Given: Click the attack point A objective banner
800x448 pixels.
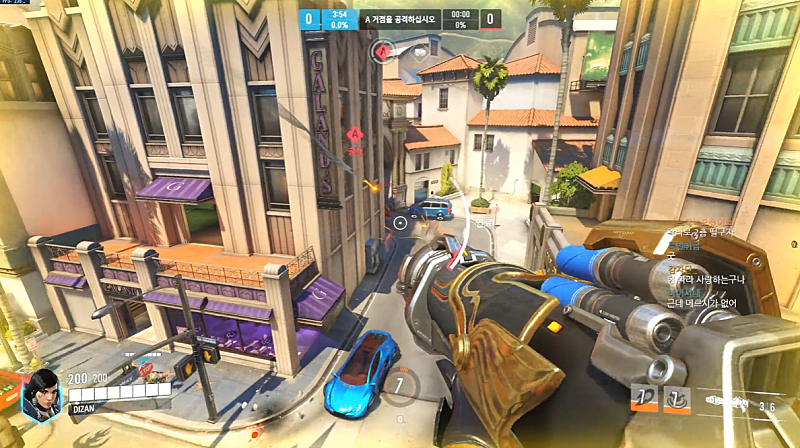Looking at the screenshot, I should point(400,19).
